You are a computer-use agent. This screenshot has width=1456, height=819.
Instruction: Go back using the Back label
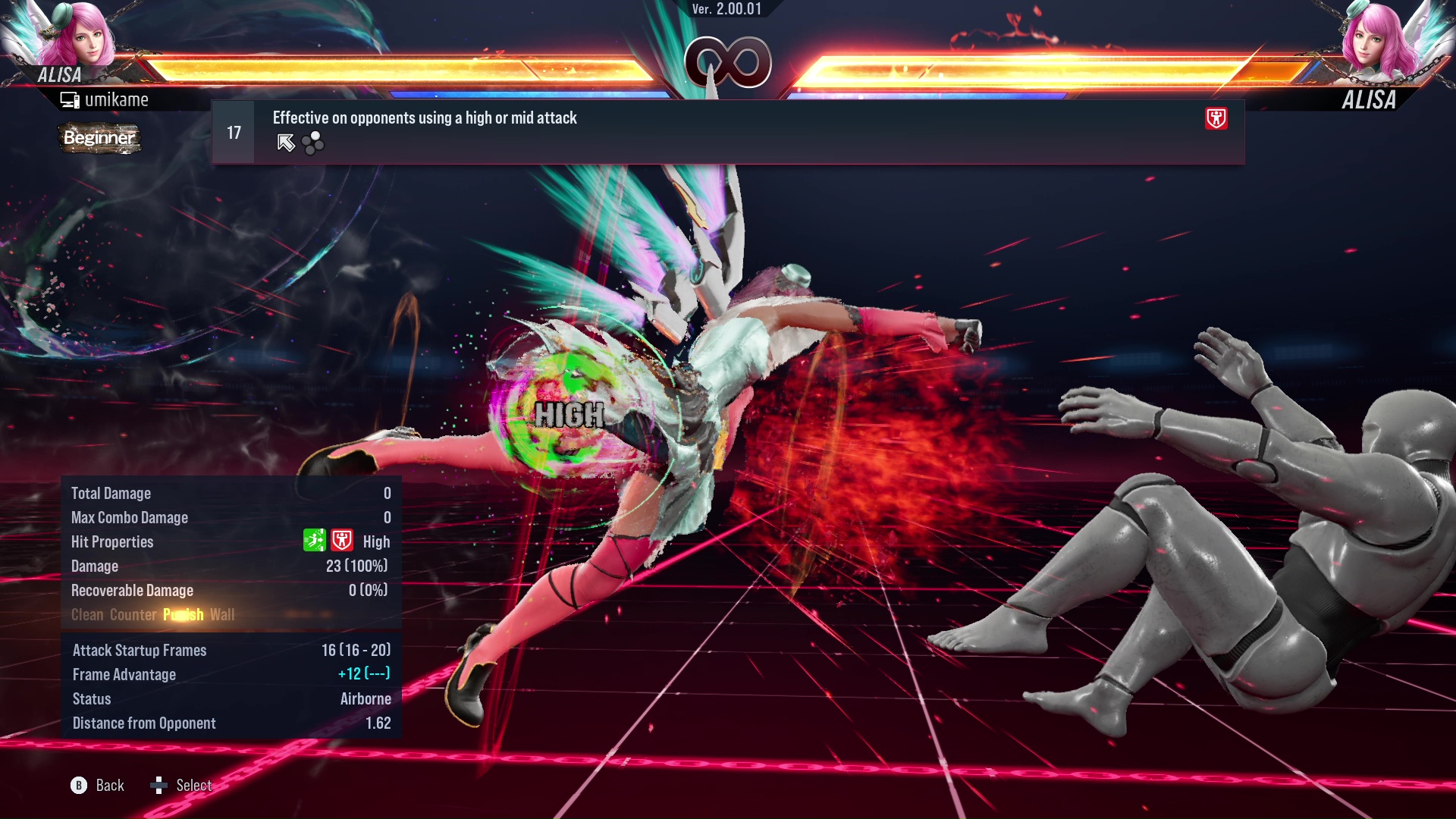109,786
